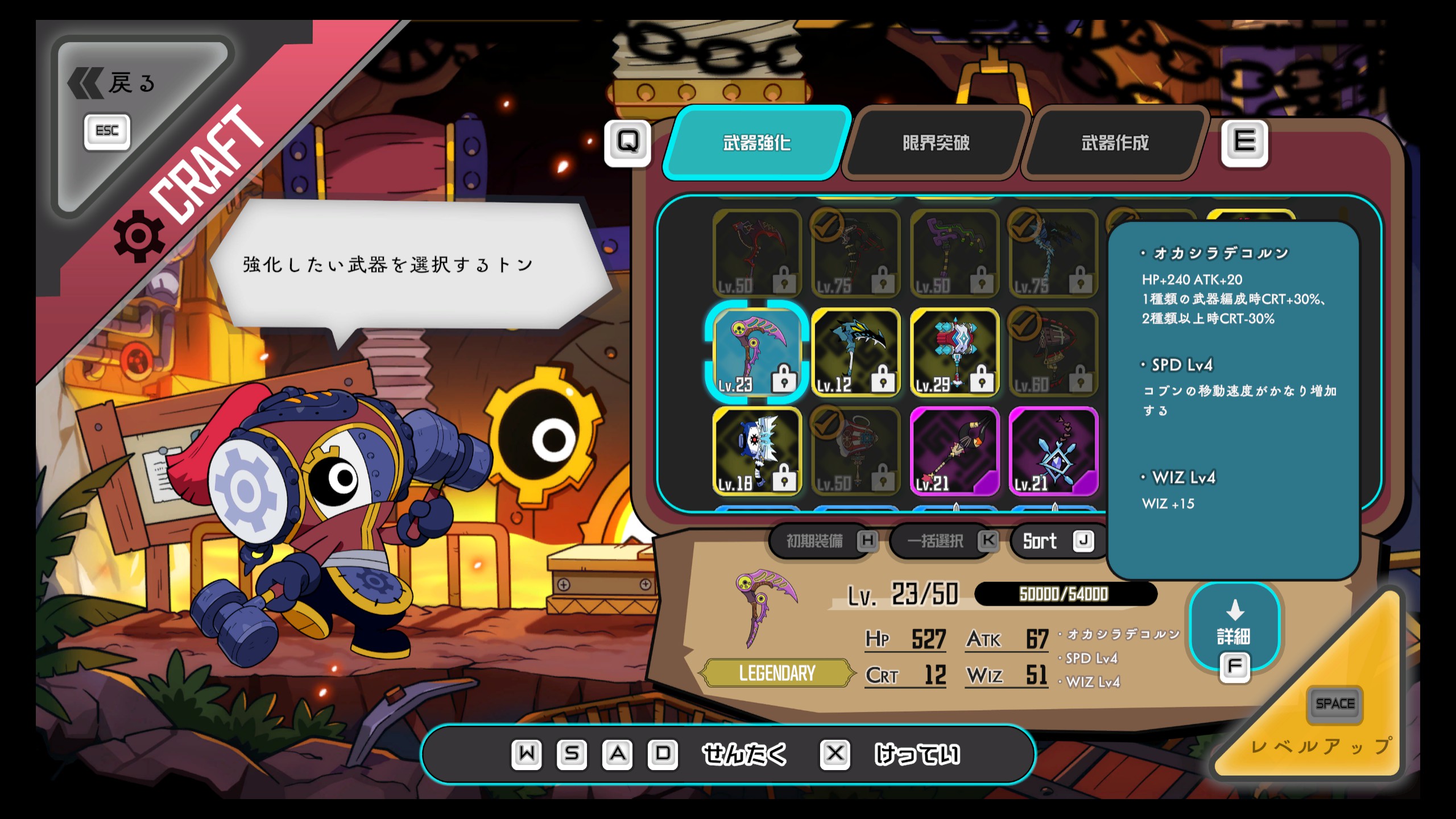Select the Lv.29 red-blue hammer weapon
This screenshot has height=819, width=1456.
[954, 353]
